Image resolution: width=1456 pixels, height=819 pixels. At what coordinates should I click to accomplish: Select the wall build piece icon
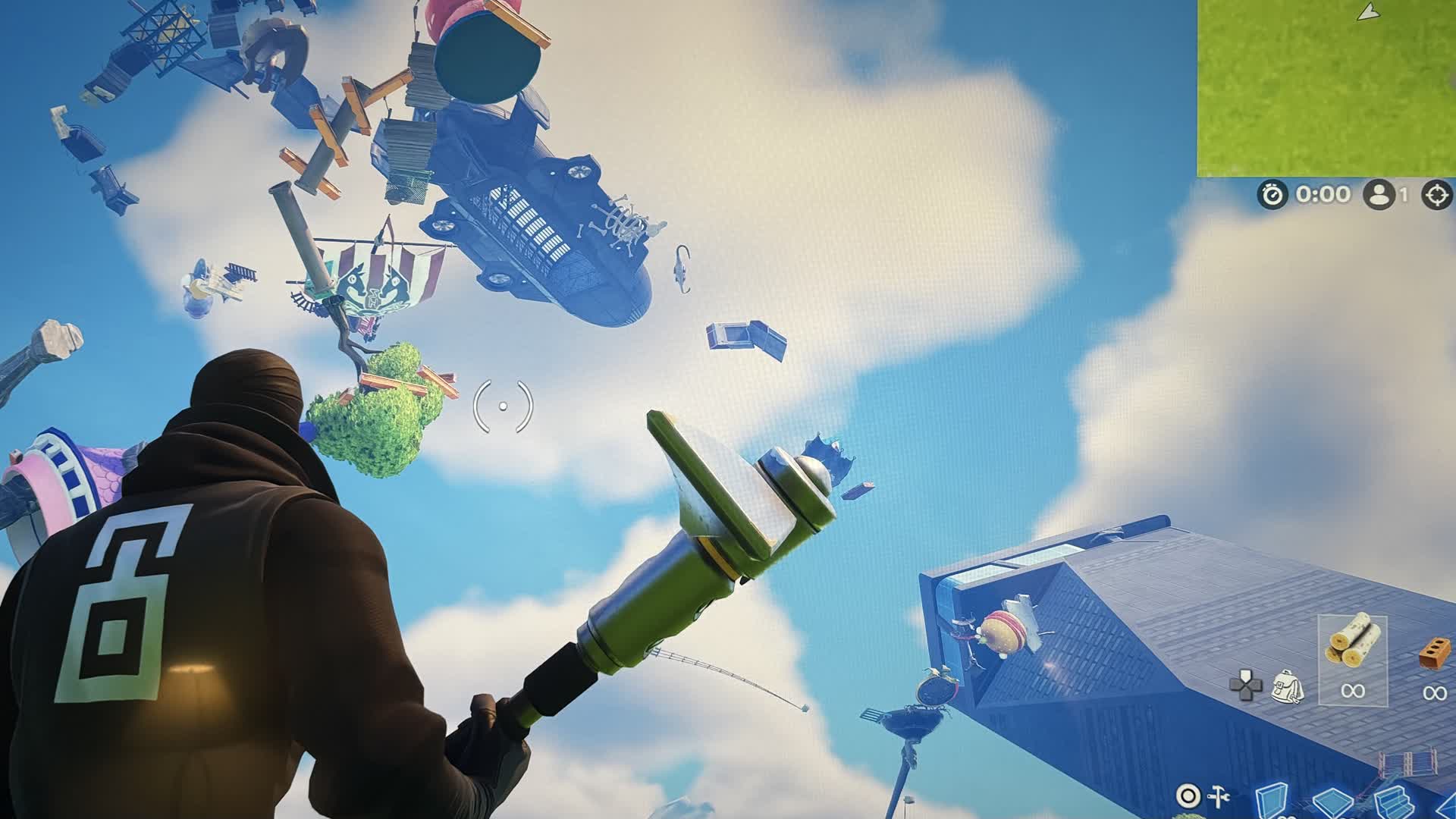pos(1272,799)
